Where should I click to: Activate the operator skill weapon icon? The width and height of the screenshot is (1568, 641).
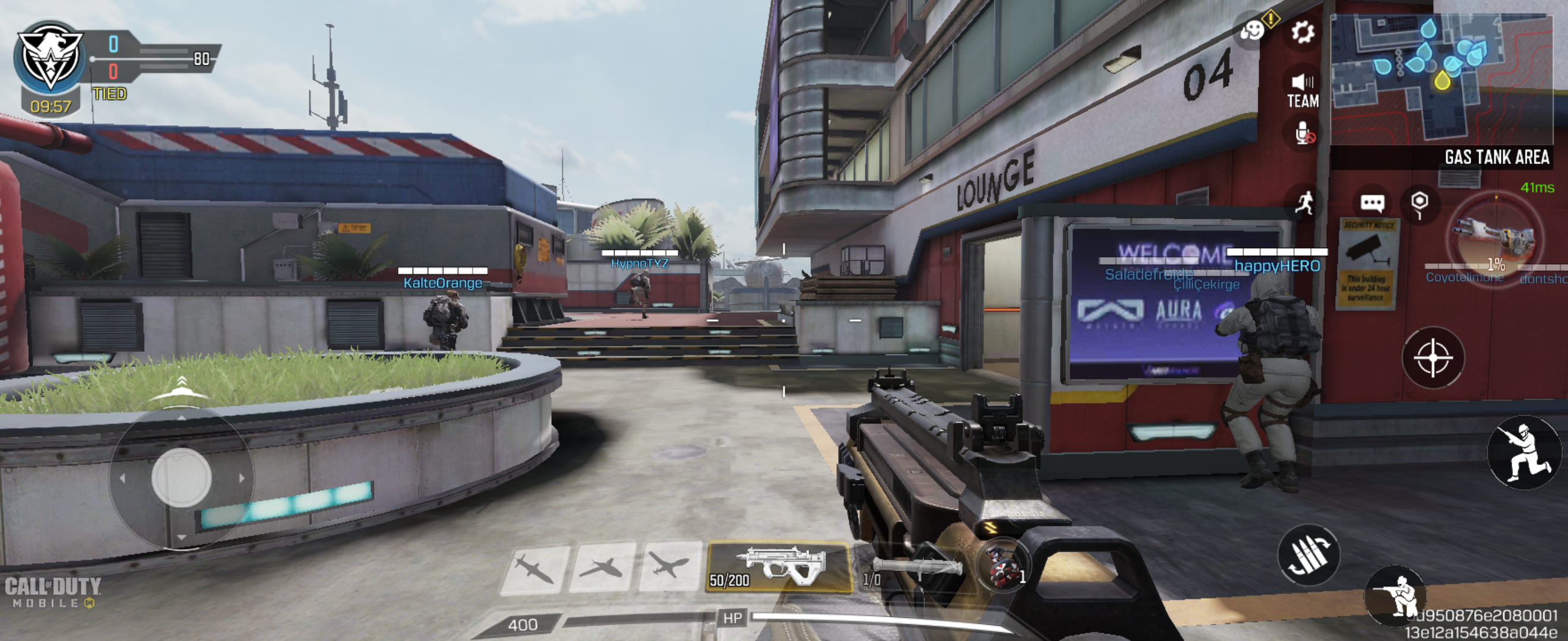[1495, 242]
